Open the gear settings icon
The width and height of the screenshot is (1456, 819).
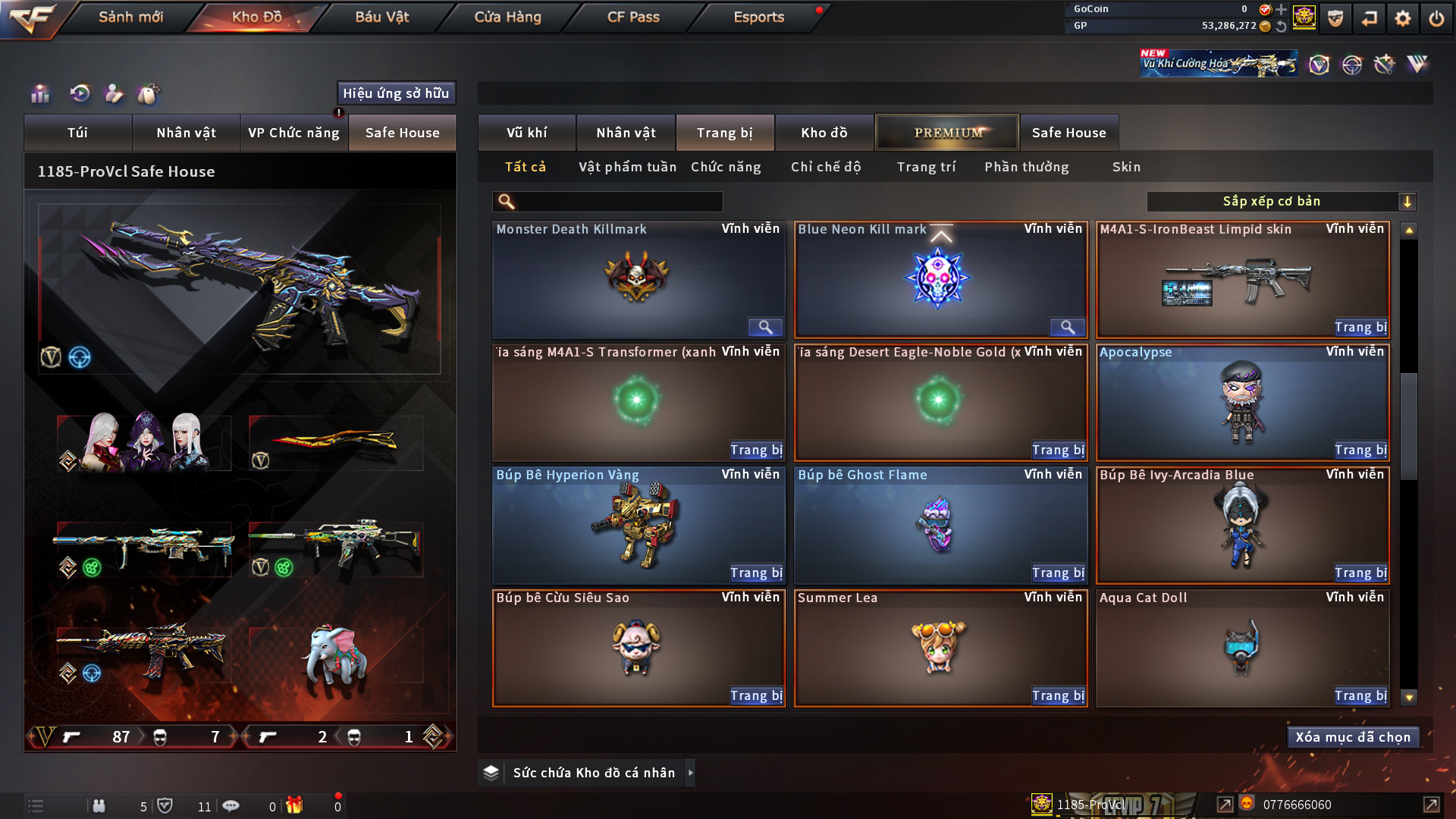[1403, 18]
